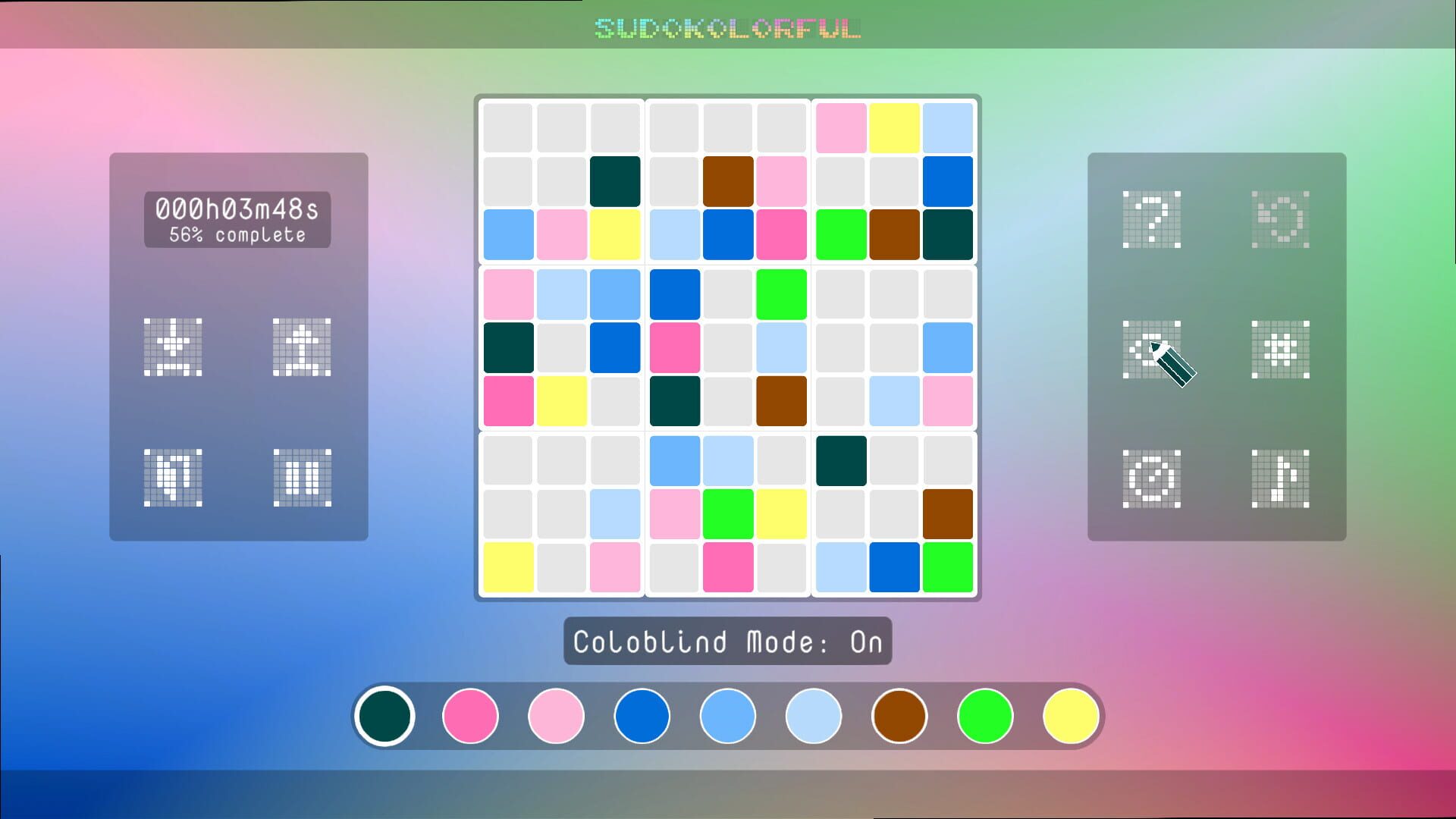Click the green cell in the middle row
The height and width of the screenshot is (819, 1456).
tap(781, 294)
